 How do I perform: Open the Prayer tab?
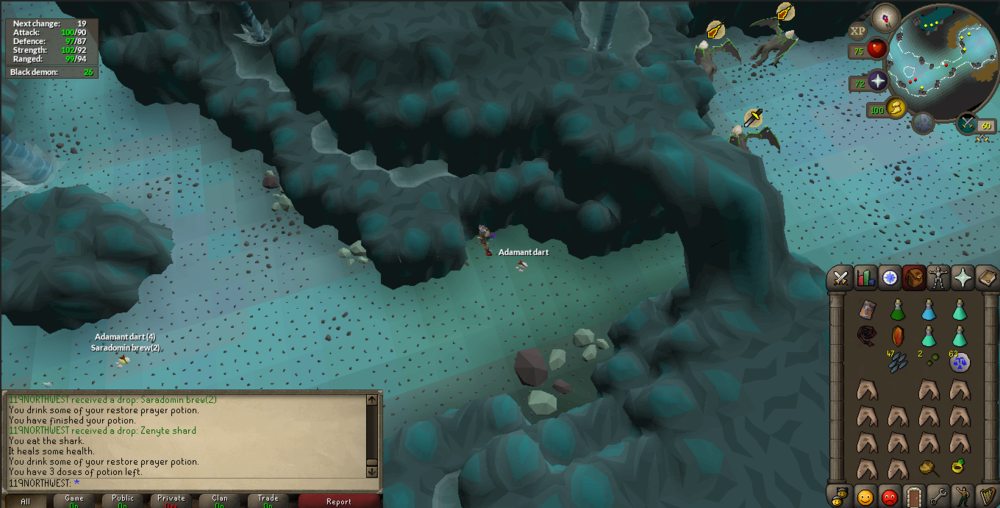click(x=962, y=278)
